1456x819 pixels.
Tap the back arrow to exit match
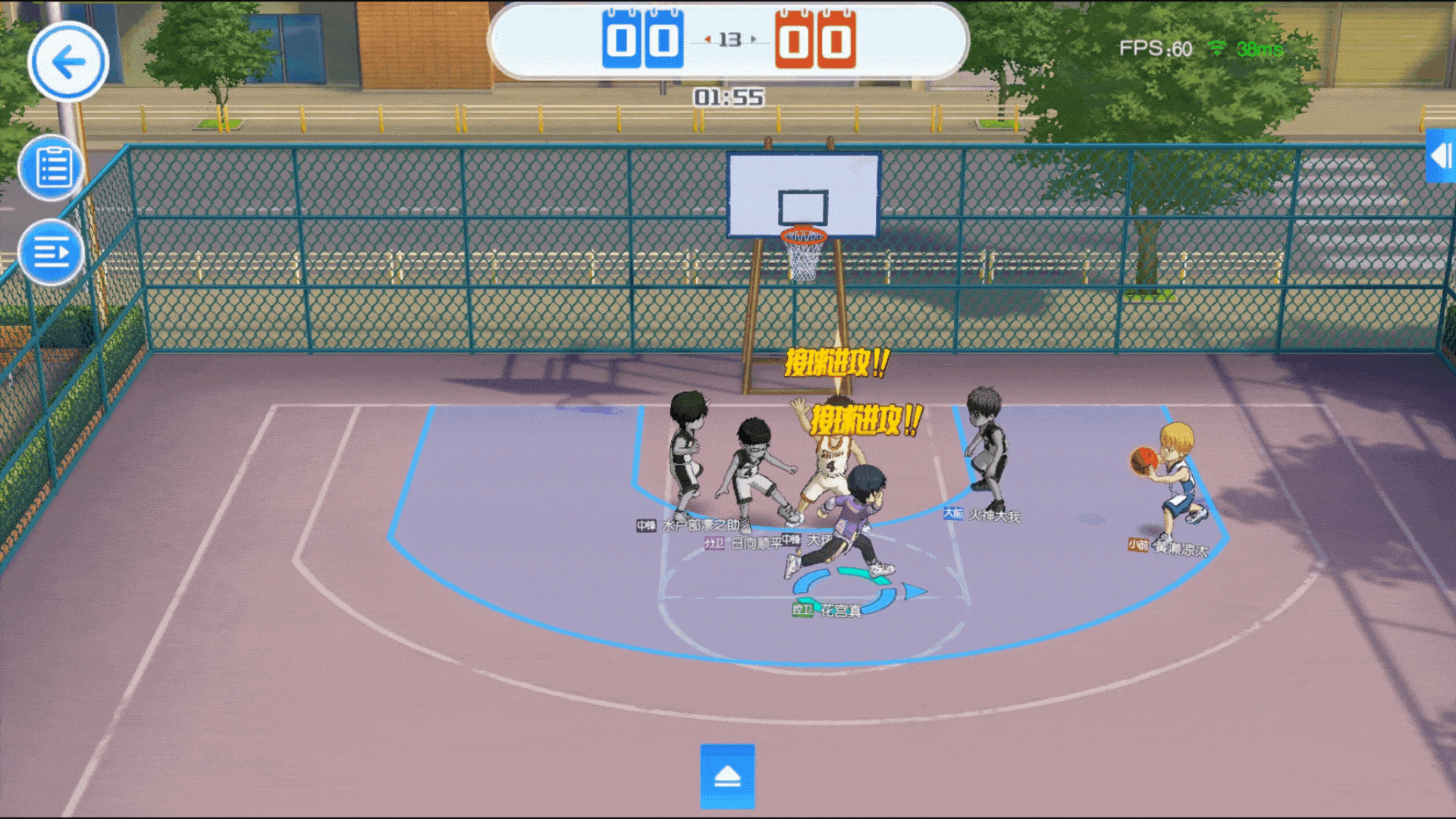click(x=67, y=62)
